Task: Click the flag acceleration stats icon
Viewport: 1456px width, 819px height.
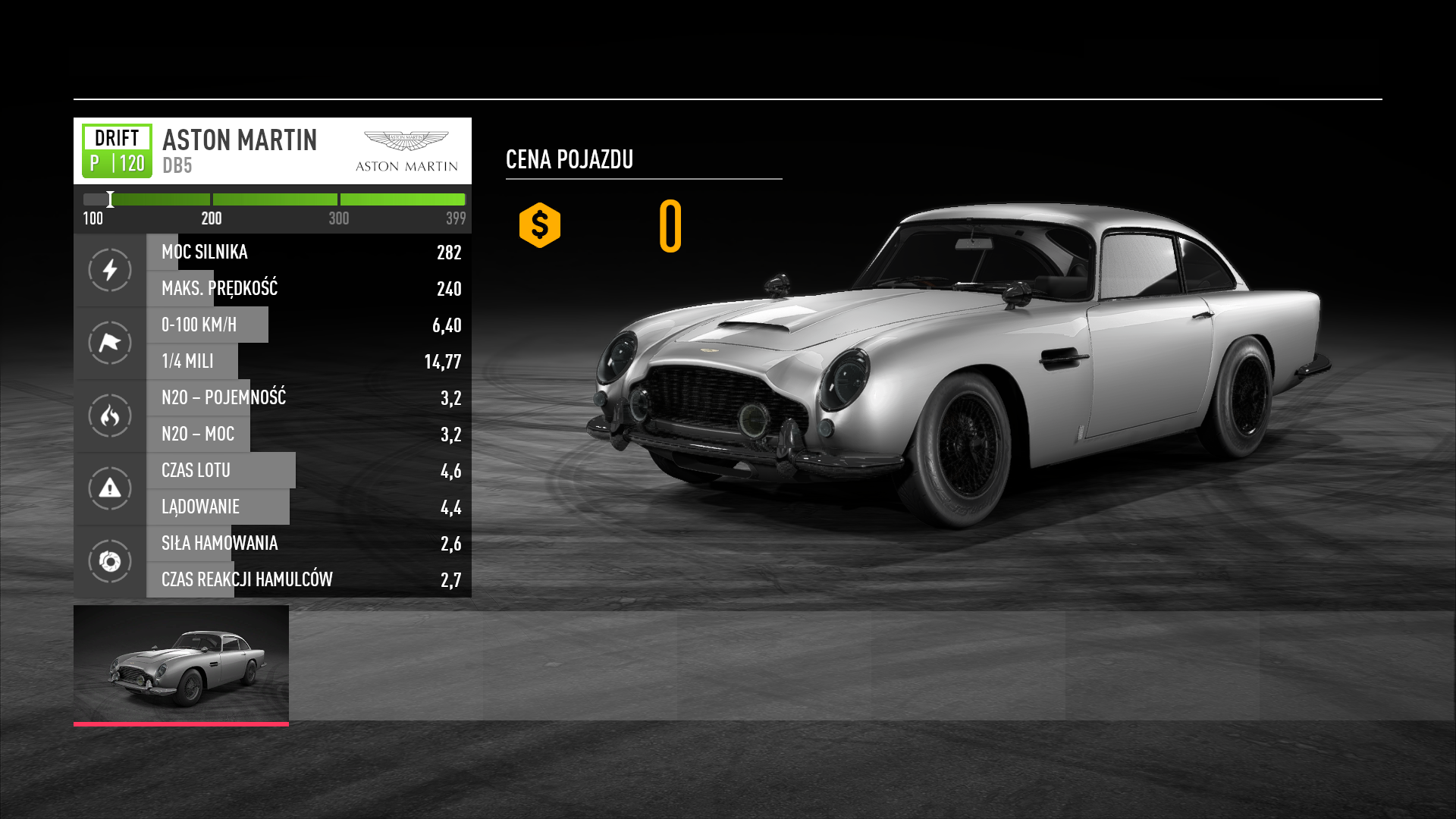Action: pyautogui.click(x=110, y=343)
